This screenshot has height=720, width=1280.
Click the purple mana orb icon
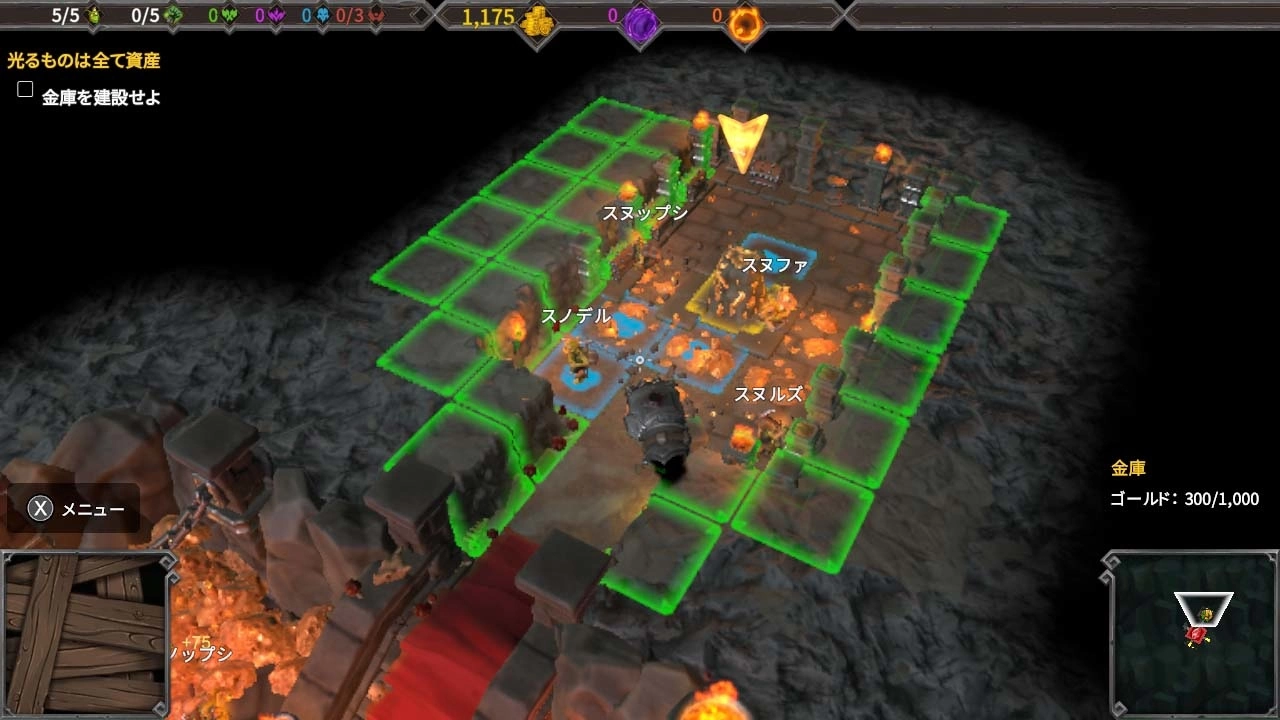coord(638,20)
